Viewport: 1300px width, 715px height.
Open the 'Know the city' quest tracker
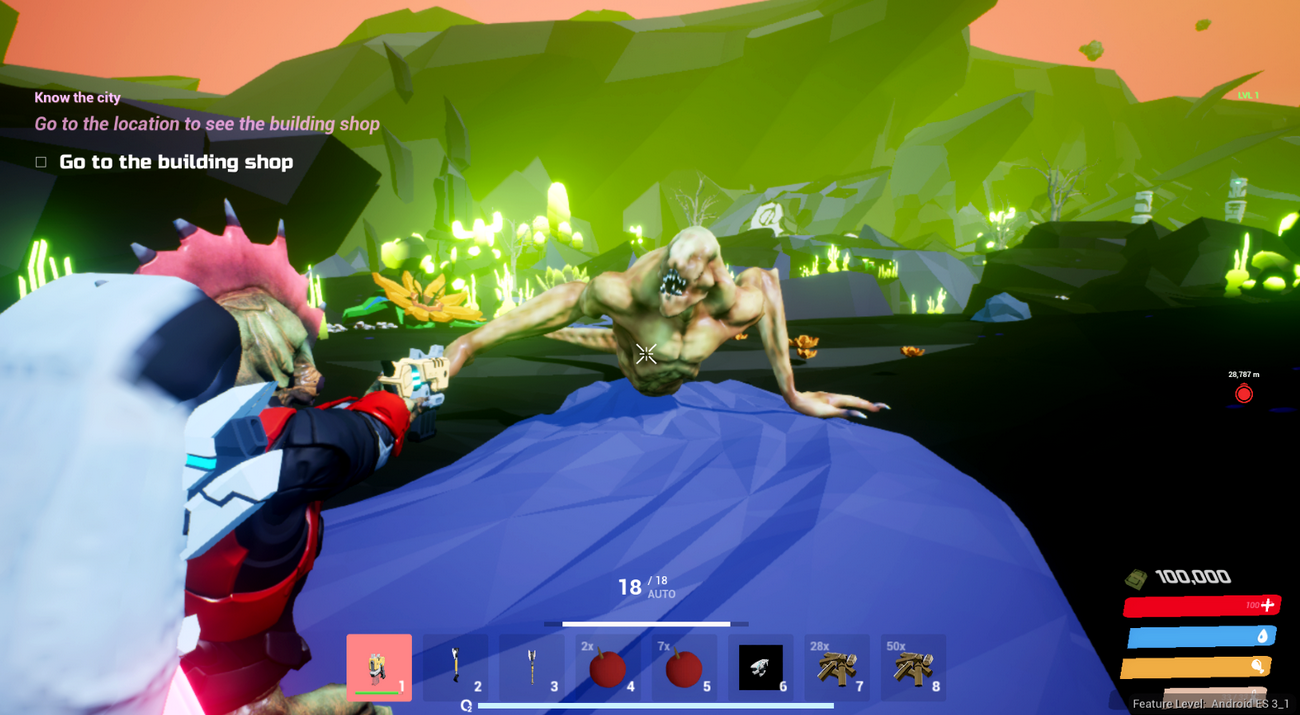click(78, 98)
